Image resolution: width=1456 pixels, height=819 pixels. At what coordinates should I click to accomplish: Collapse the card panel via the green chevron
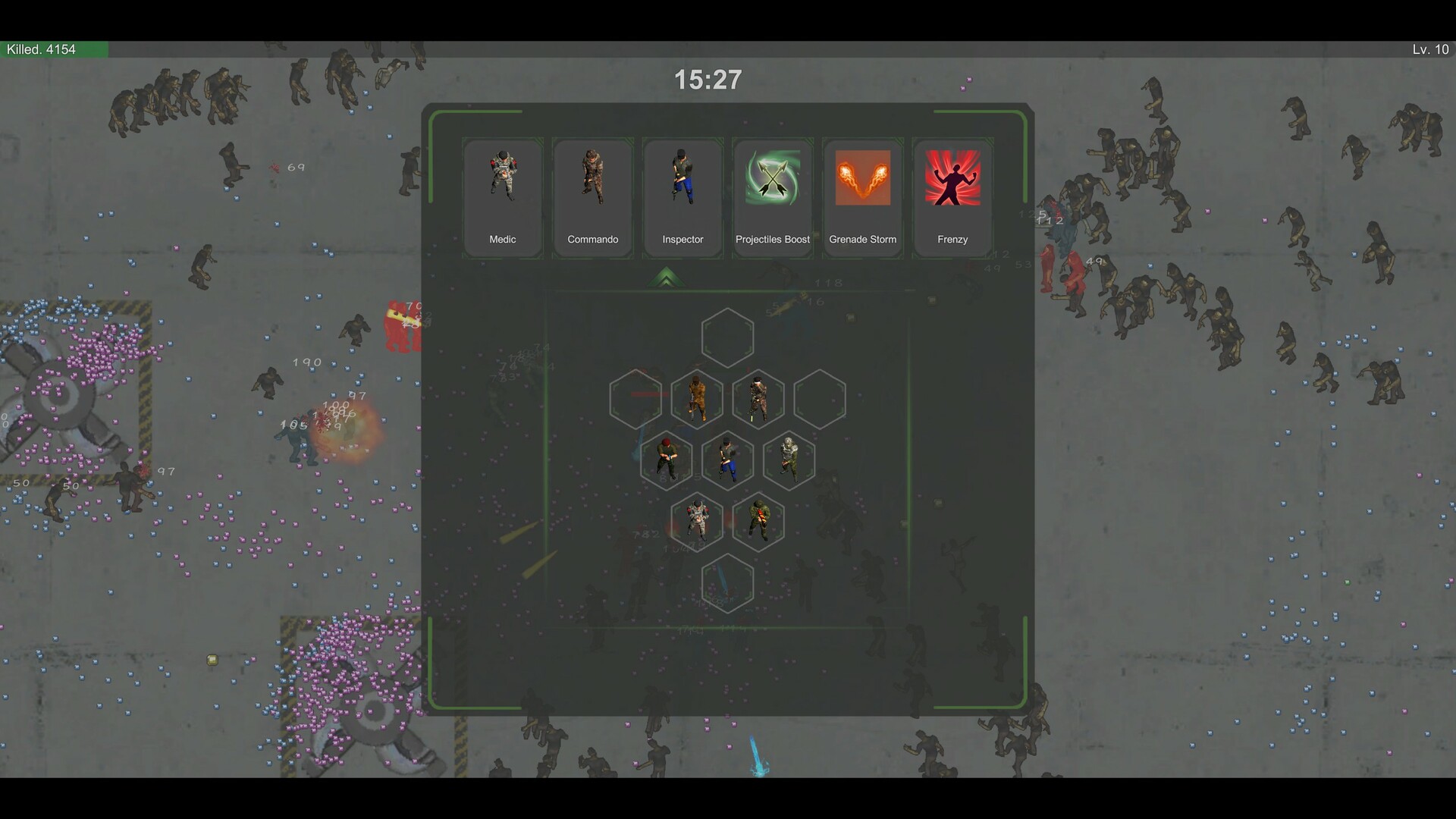coord(667,278)
